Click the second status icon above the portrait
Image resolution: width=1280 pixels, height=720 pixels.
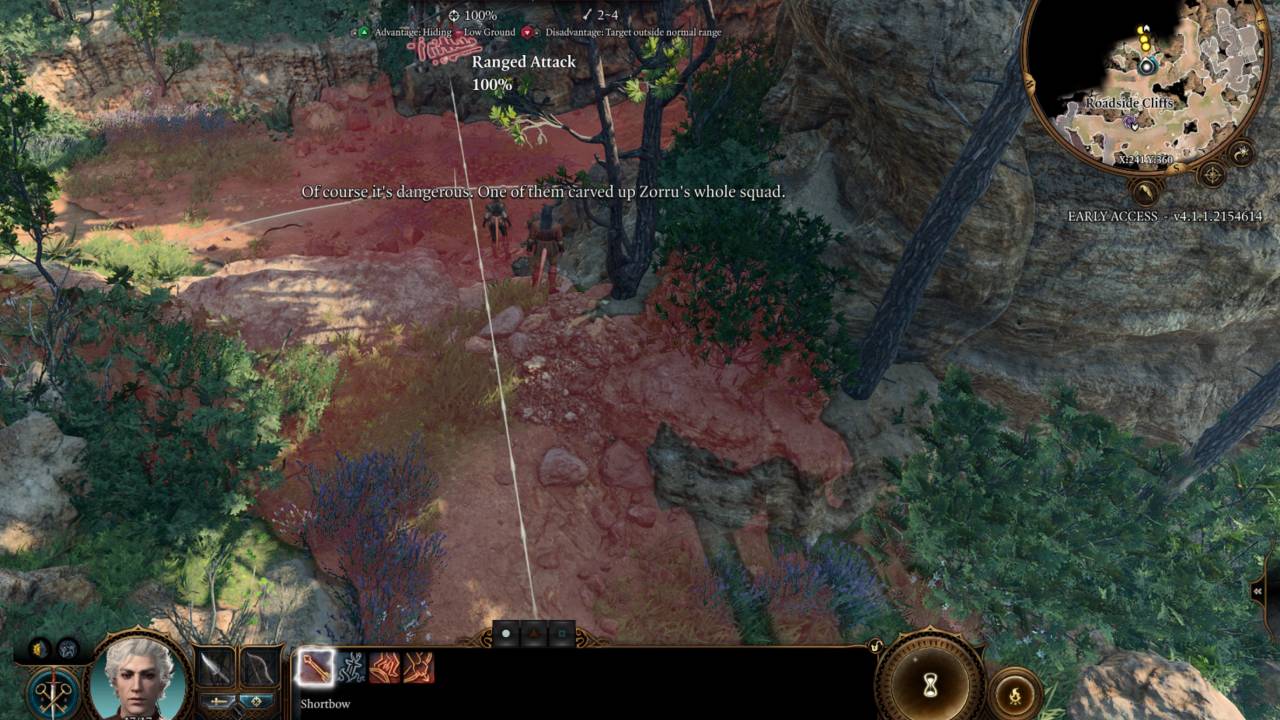click(66, 649)
